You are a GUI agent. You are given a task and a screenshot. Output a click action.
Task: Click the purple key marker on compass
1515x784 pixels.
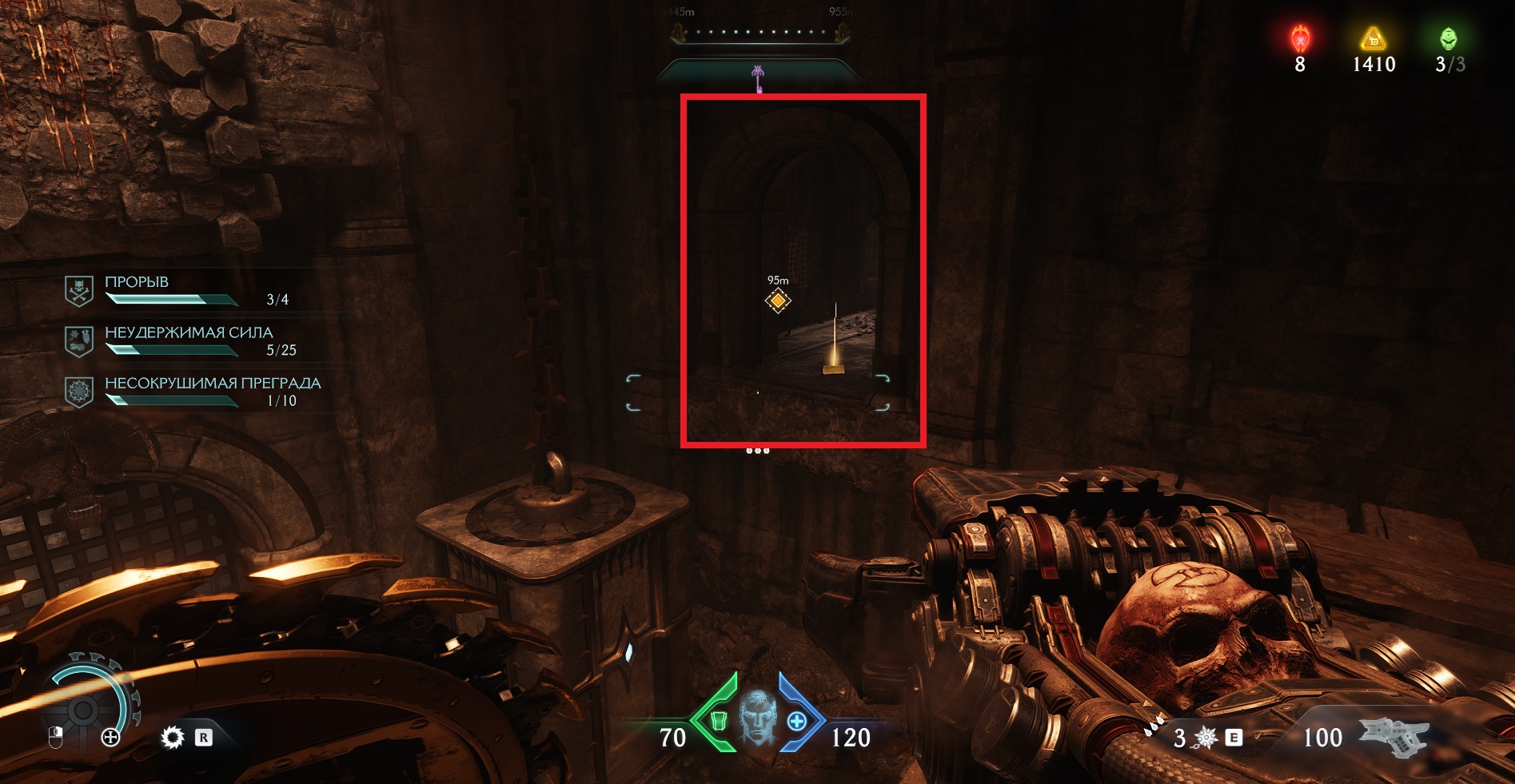click(x=758, y=78)
